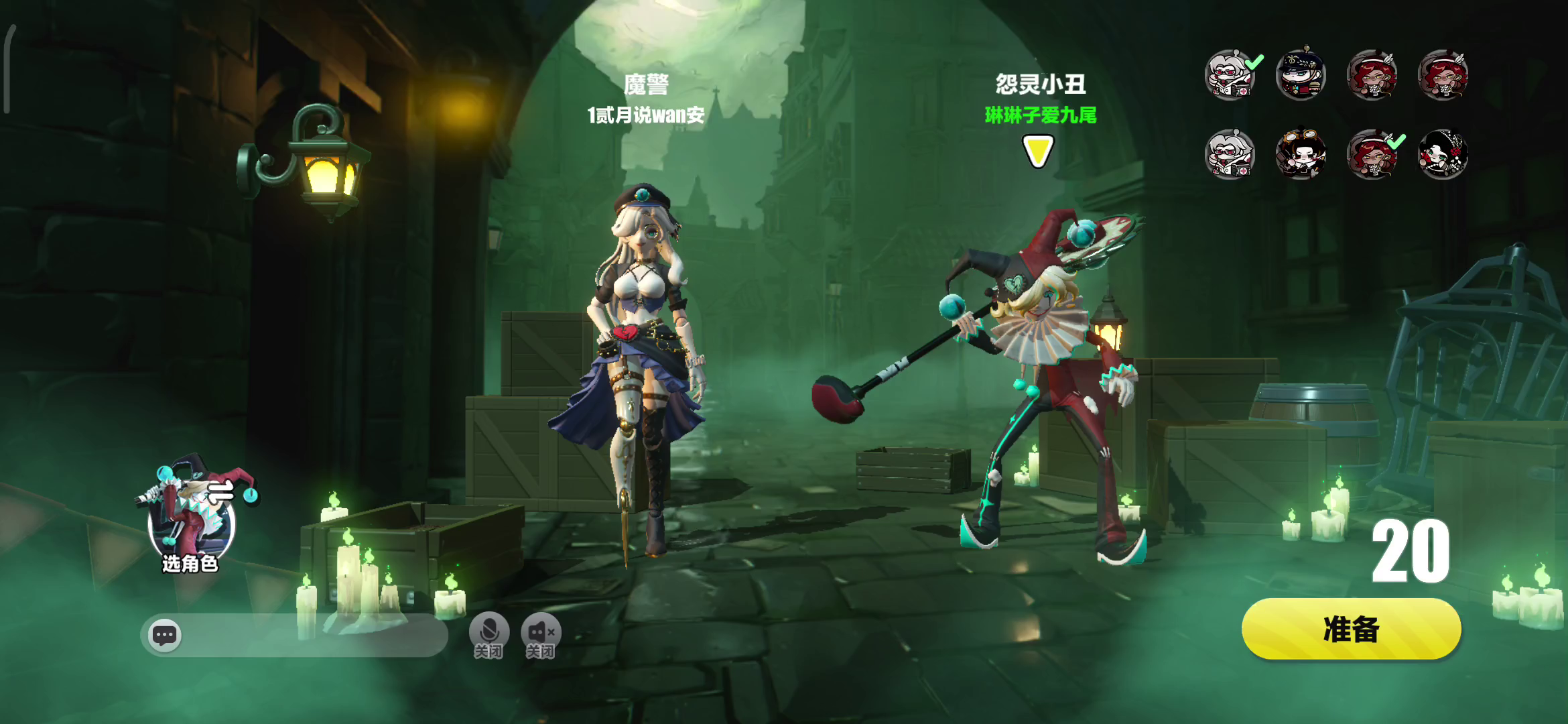The height and width of the screenshot is (724, 1568).
Task: Open the 选角色 character selection
Action: tap(192, 516)
